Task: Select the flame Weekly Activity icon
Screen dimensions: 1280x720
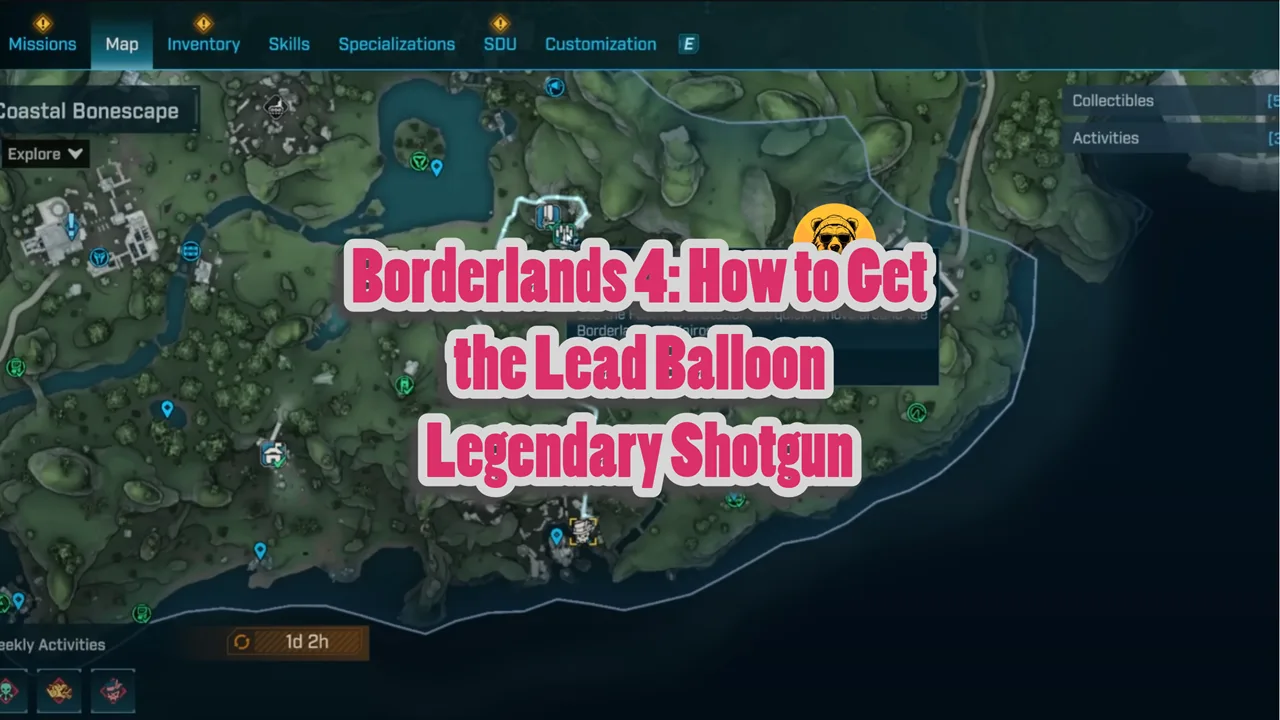Action: [x=59, y=691]
